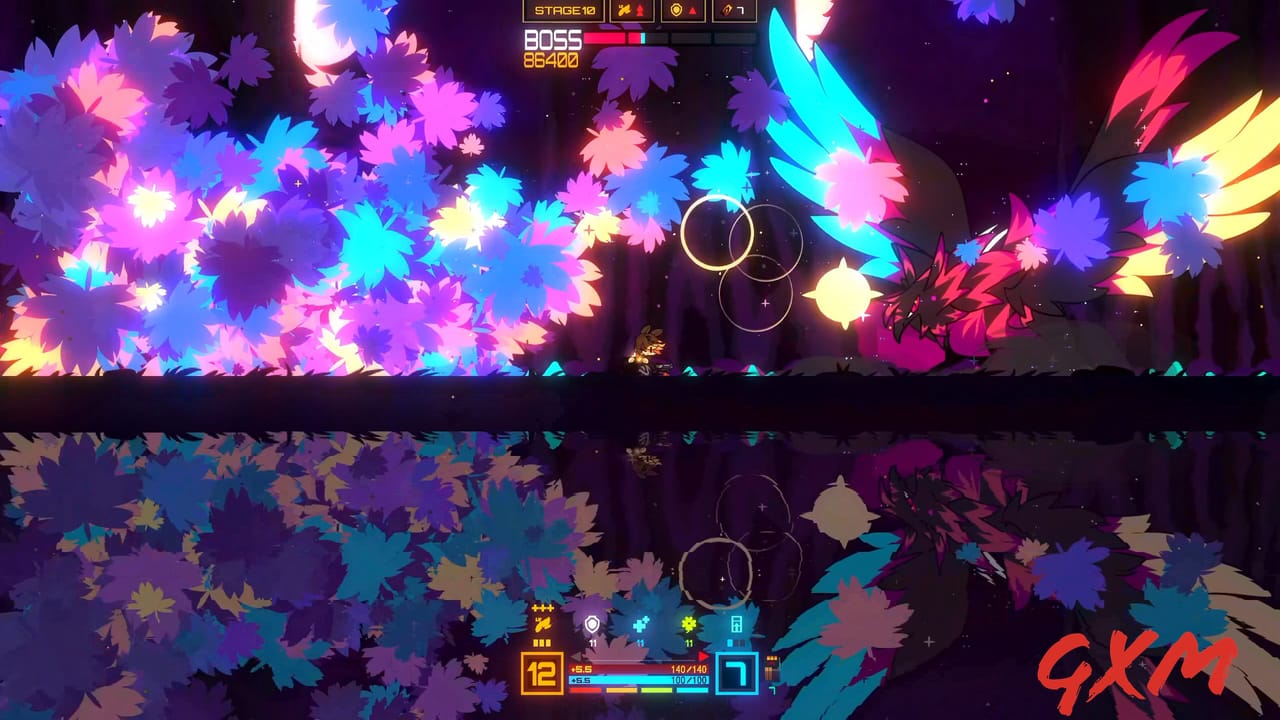
Task: Click the orange level 12 badge
Action: [541, 672]
